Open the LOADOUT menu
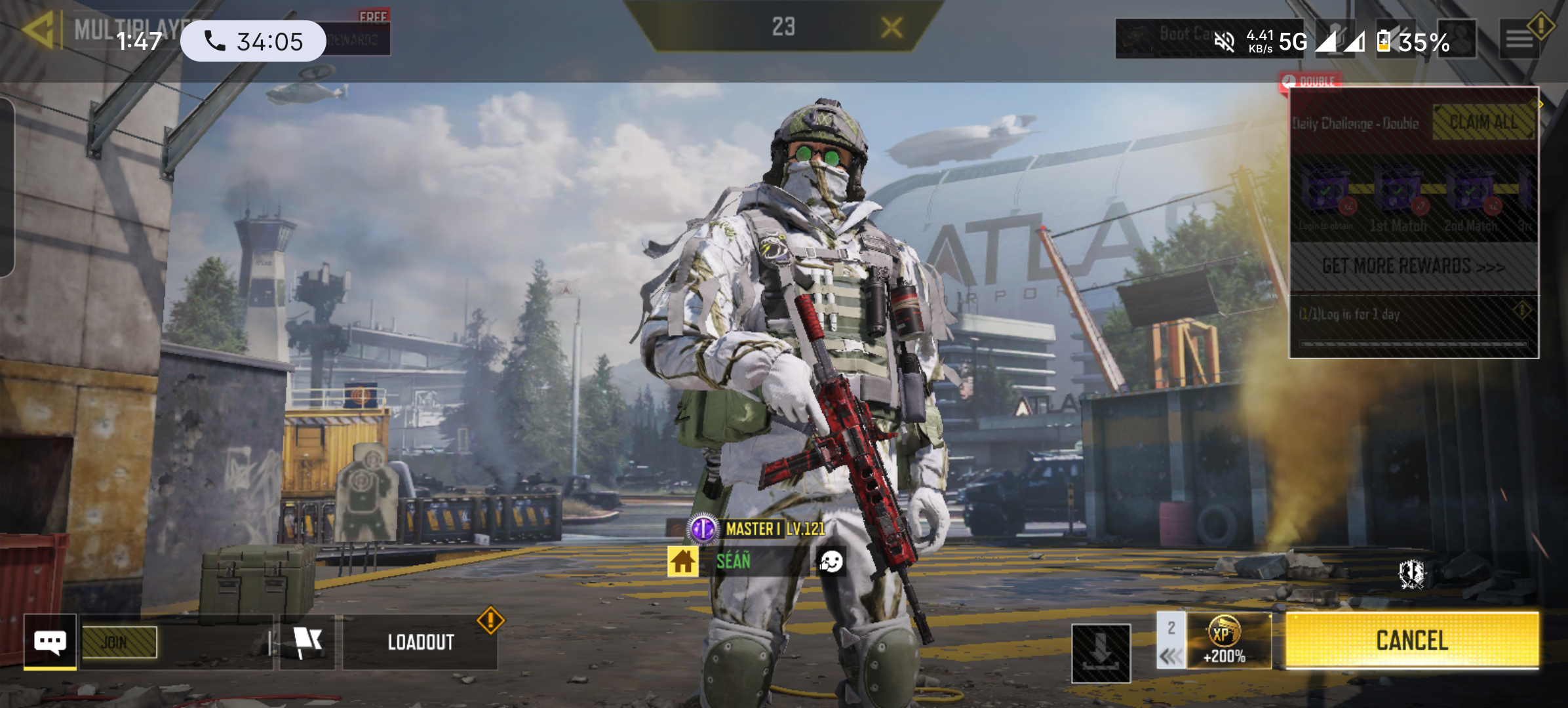Screen dimensions: 1568x708 (420, 642)
